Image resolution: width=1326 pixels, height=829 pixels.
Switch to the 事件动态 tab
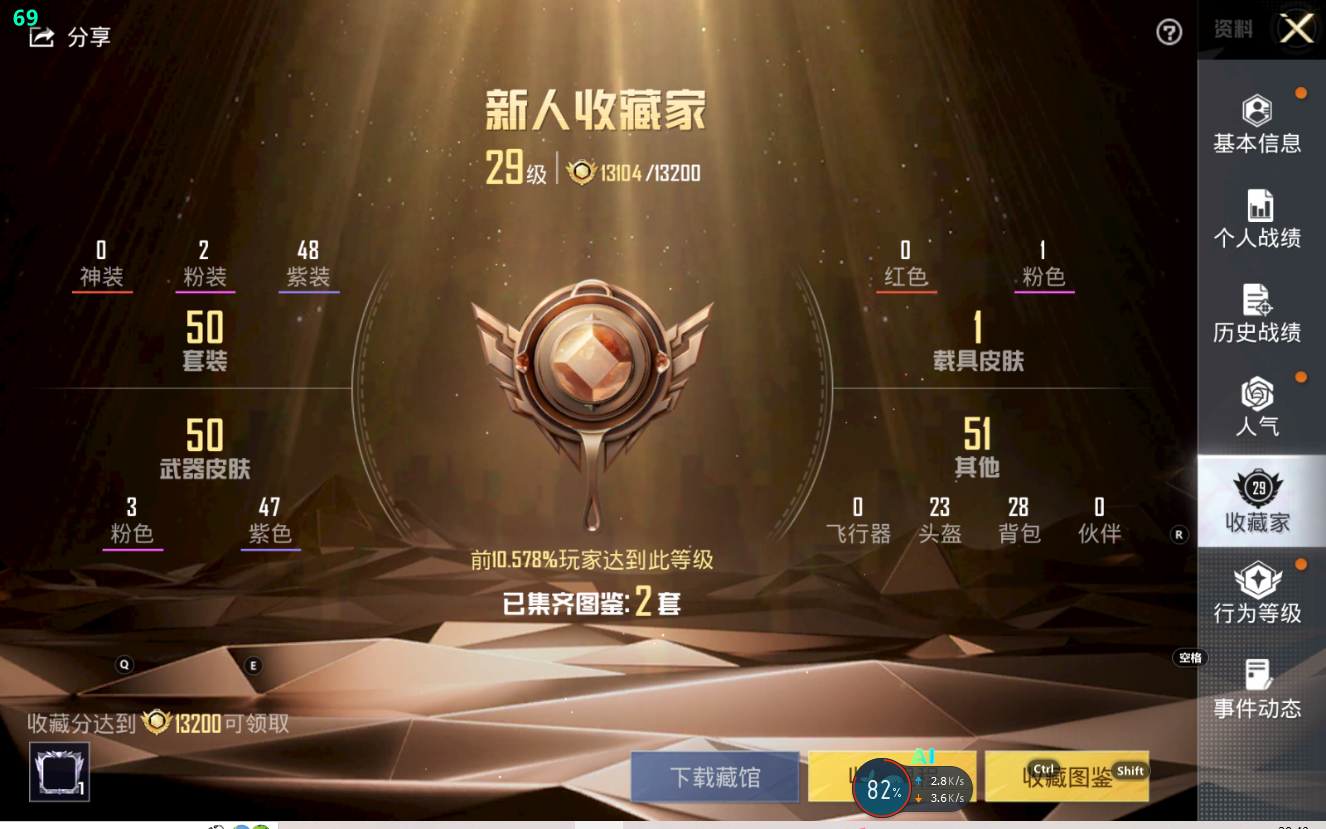(1257, 690)
